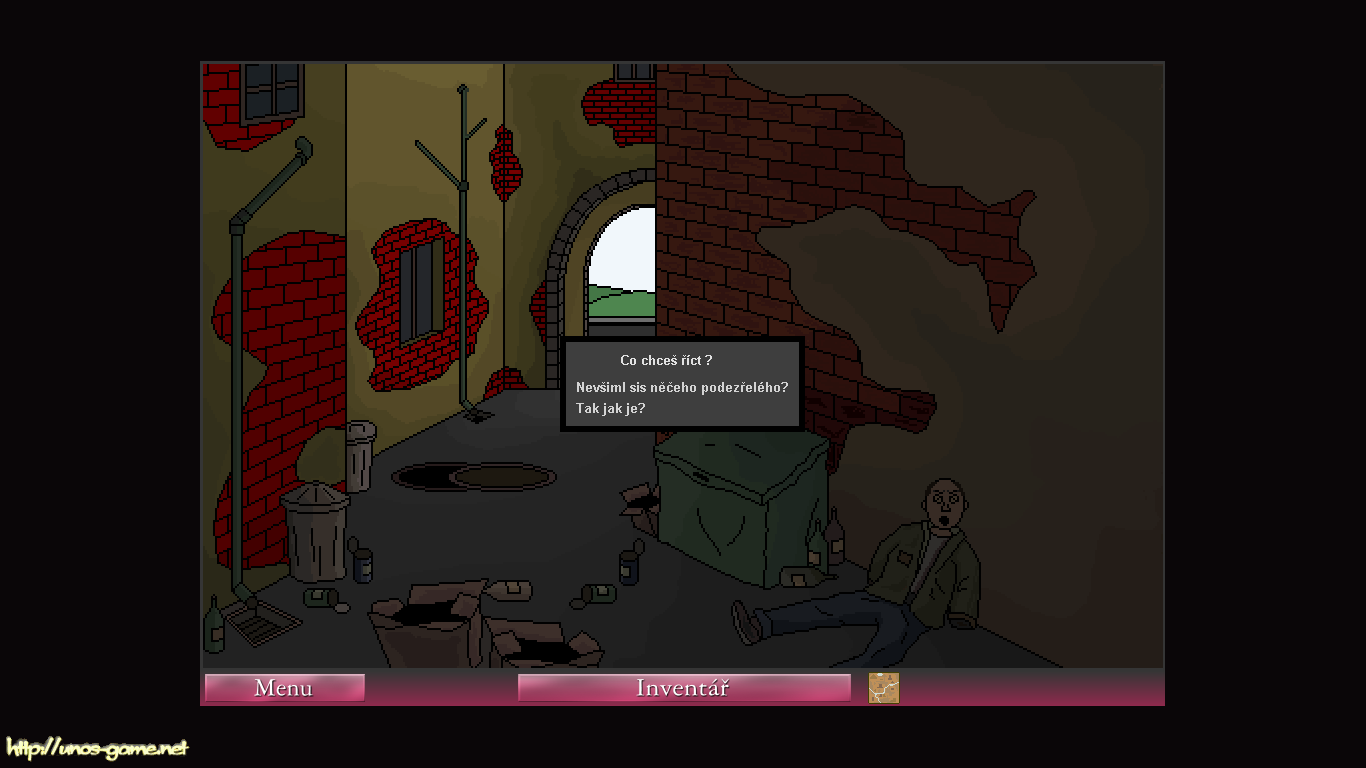Choose "Nevšiml sis něčeho podezřelého?" reply
Screen dimensions: 1366x768
pyautogui.click(x=682, y=387)
